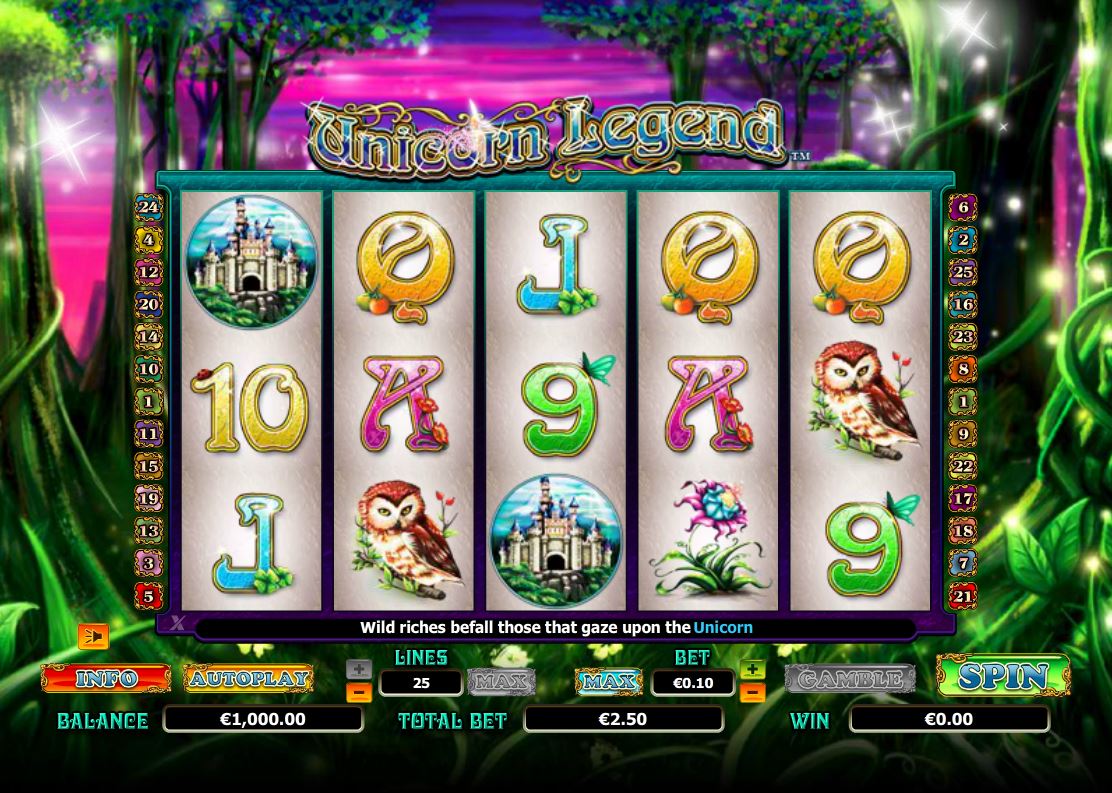Highlight payline marker 25
The height and width of the screenshot is (793, 1112).
click(963, 272)
